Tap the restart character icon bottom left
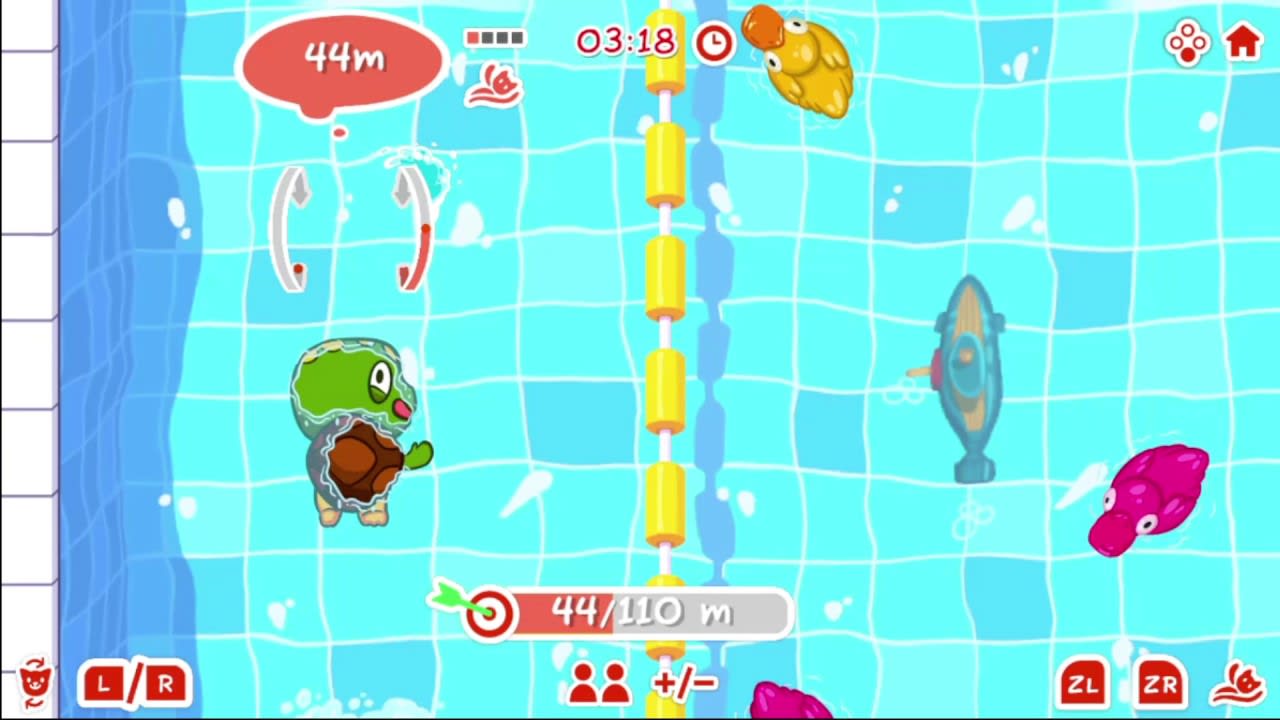The width and height of the screenshot is (1280, 720). coord(35,684)
